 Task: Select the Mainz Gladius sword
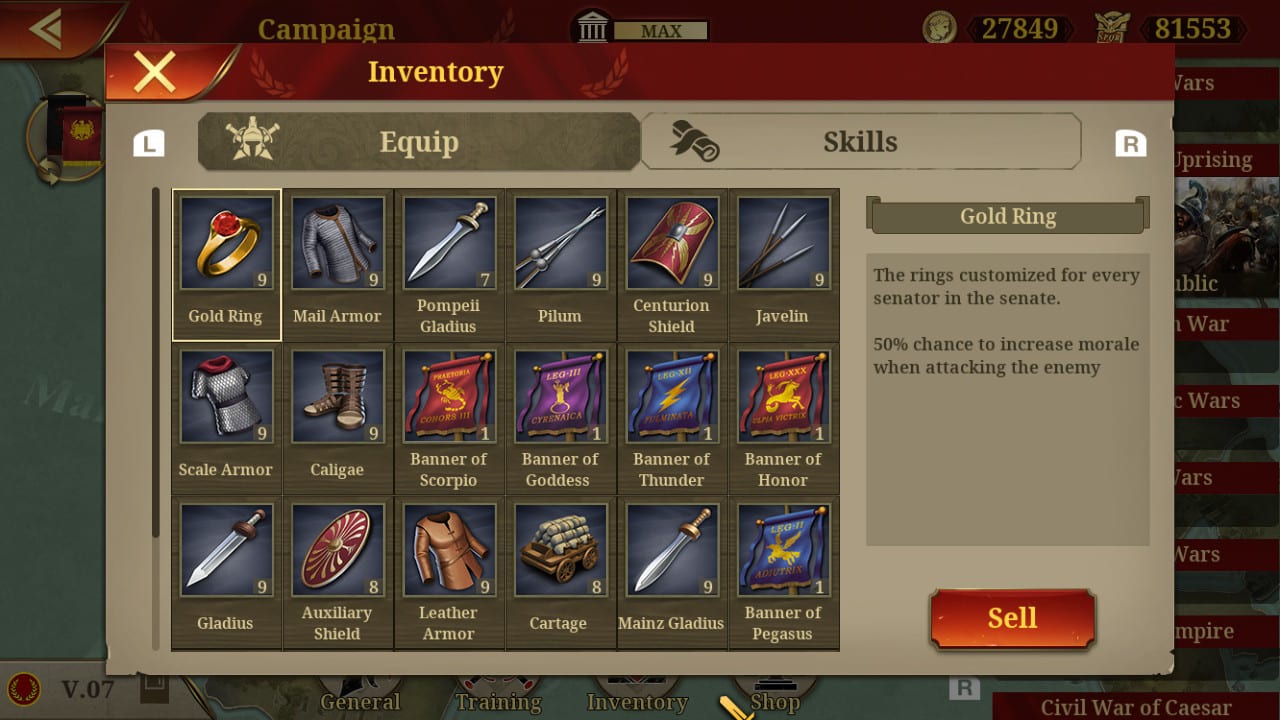[672, 551]
